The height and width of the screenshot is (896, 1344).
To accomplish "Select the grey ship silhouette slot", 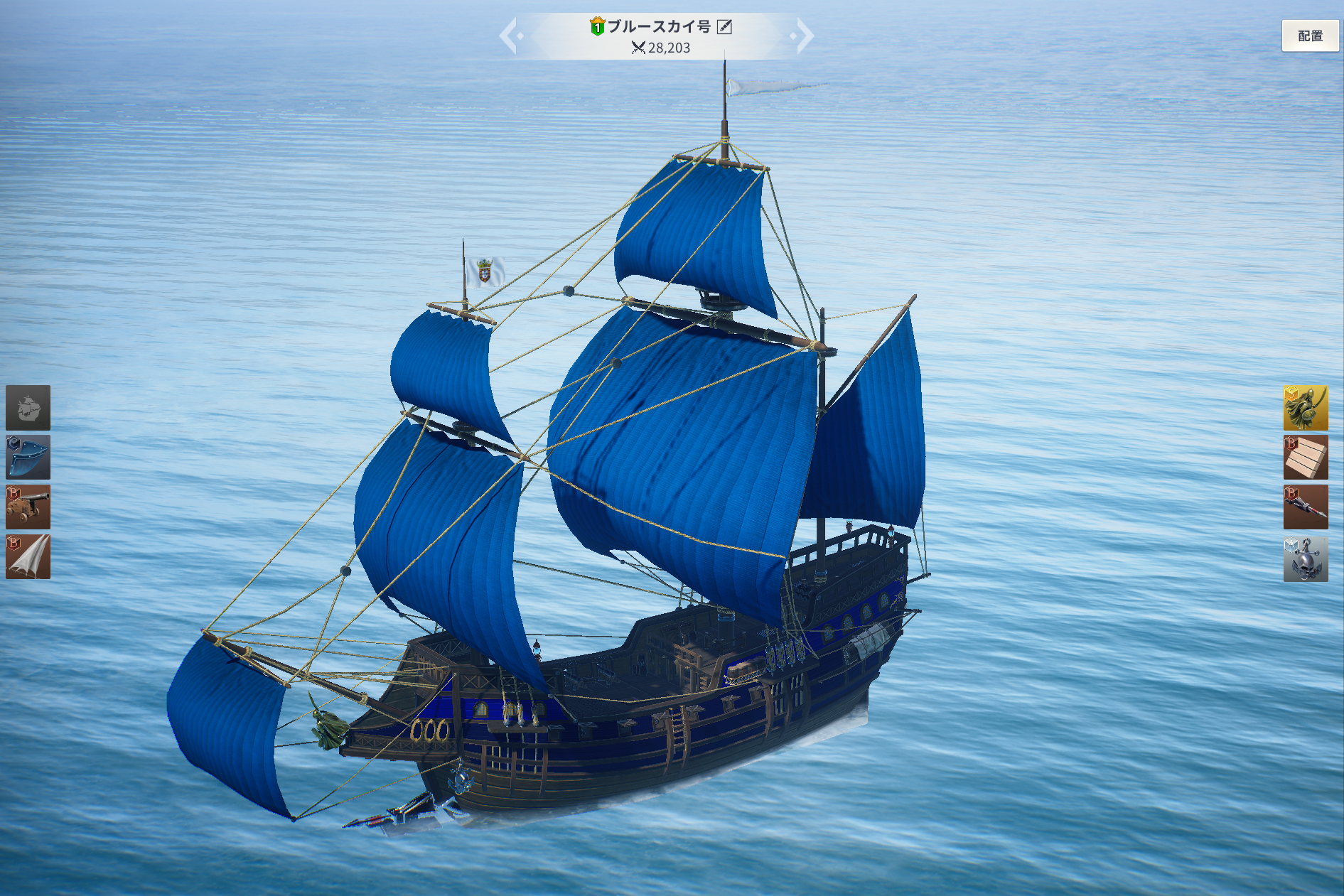I will (28, 408).
